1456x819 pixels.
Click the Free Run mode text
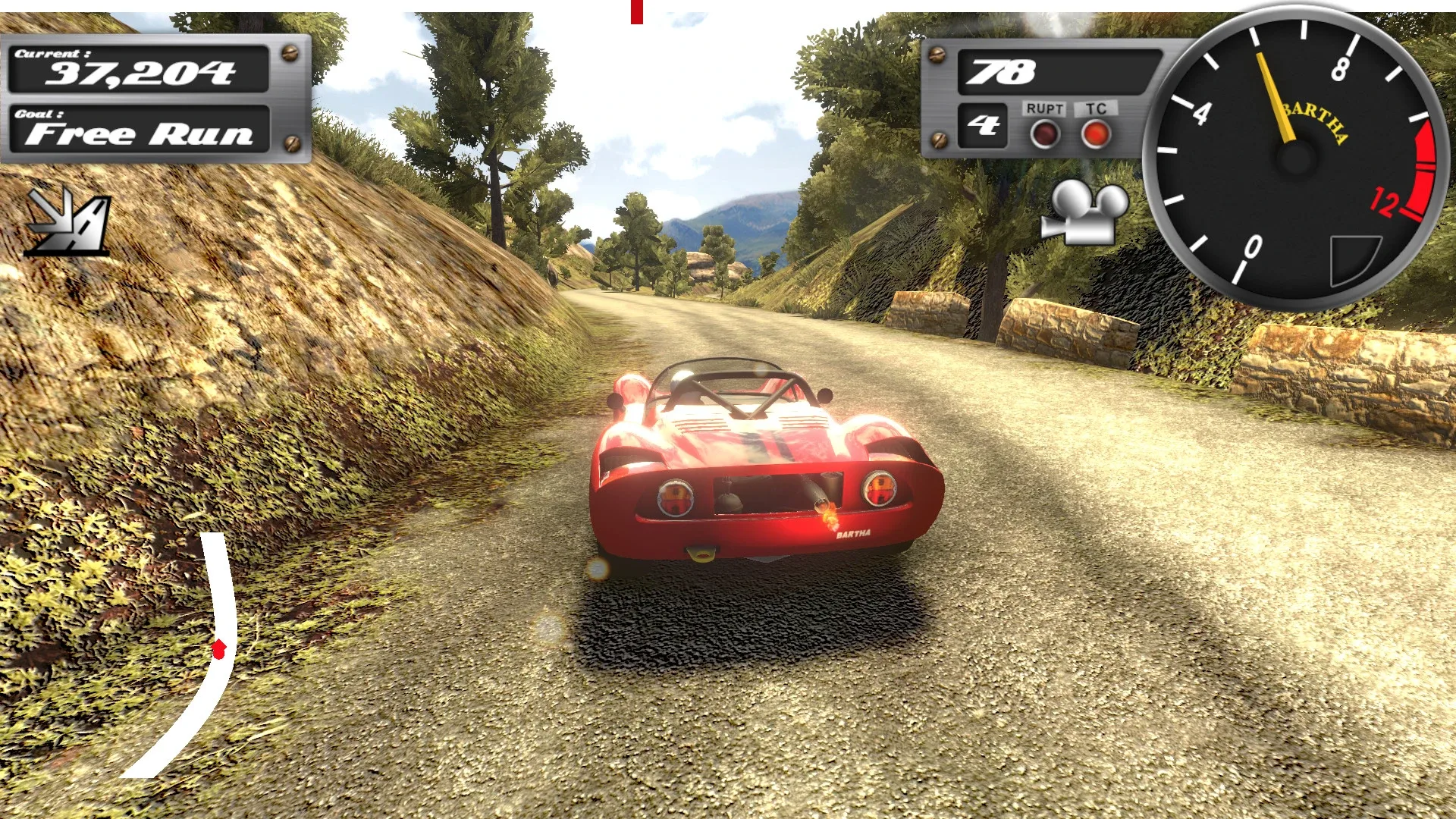point(140,136)
